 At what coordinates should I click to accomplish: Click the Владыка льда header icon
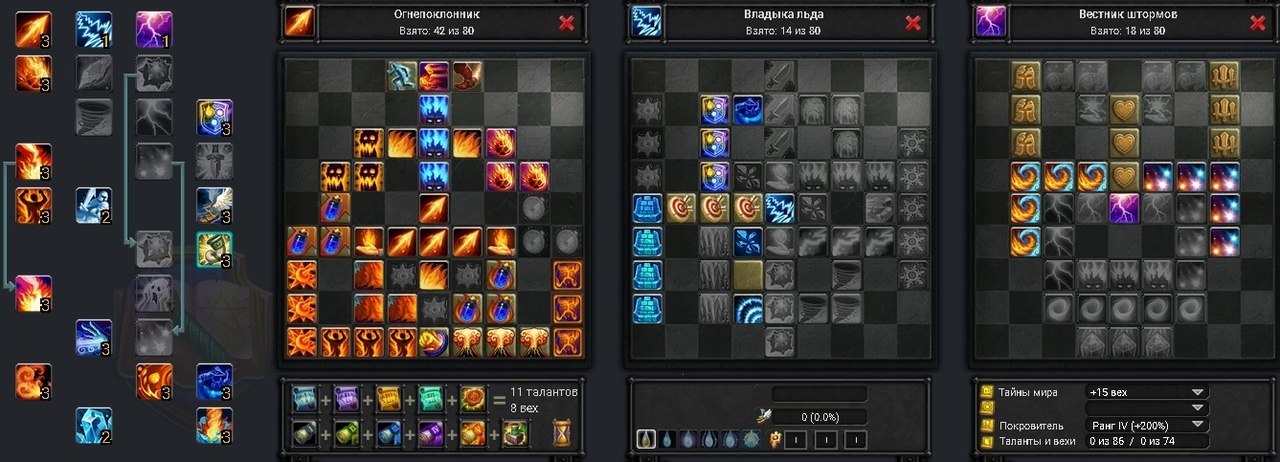click(645, 22)
